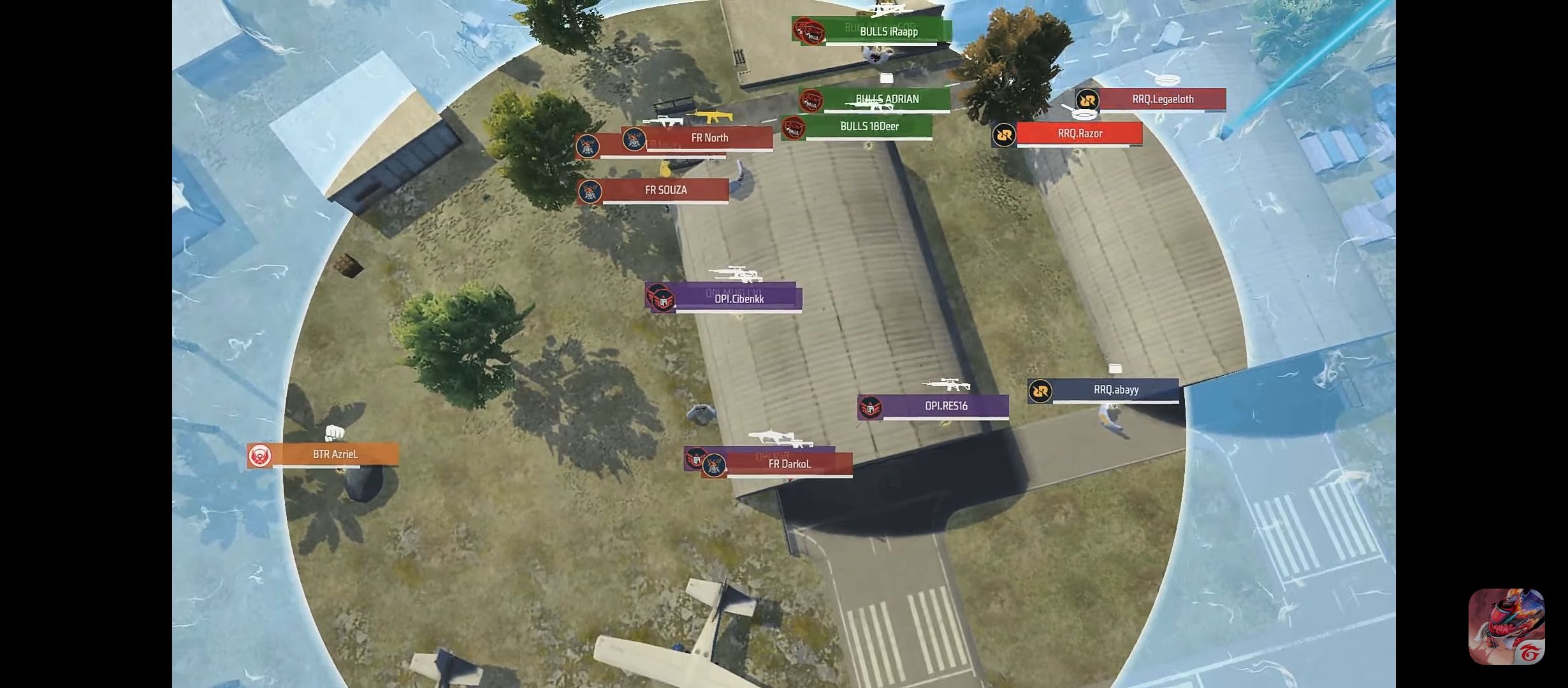Select the BTR AzrieL player tag

335,455
